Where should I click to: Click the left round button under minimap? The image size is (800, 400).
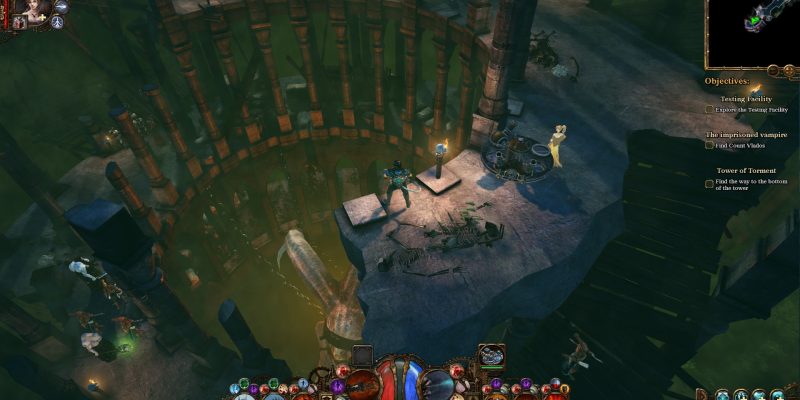pyautogui.click(x=773, y=70)
